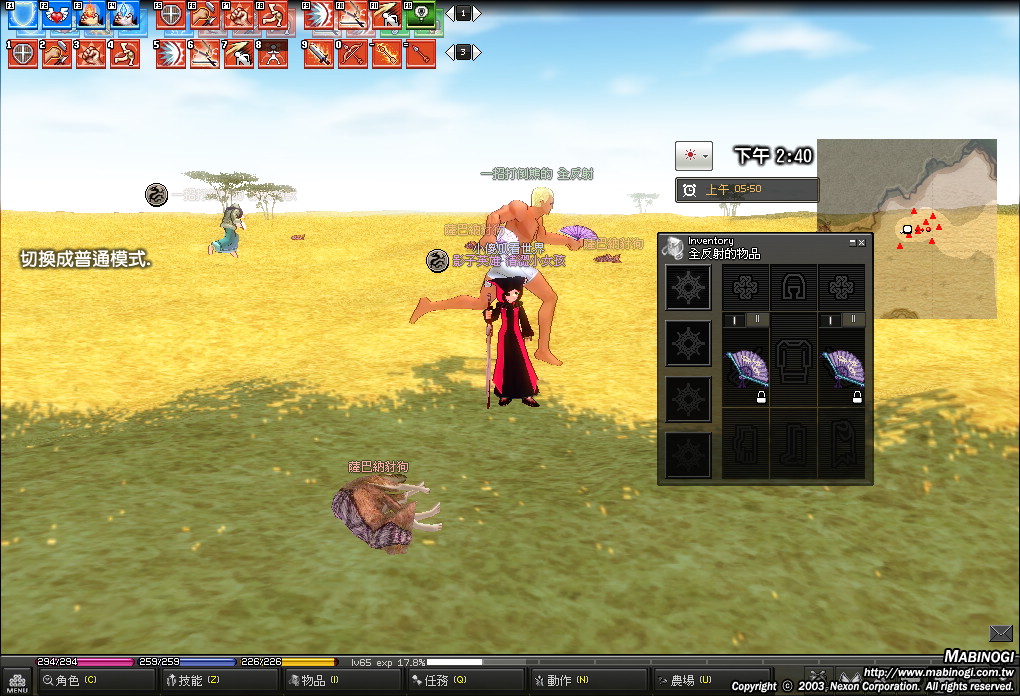Open the 農場 farm window
This screenshot has height=696, width=1020.
706,681
